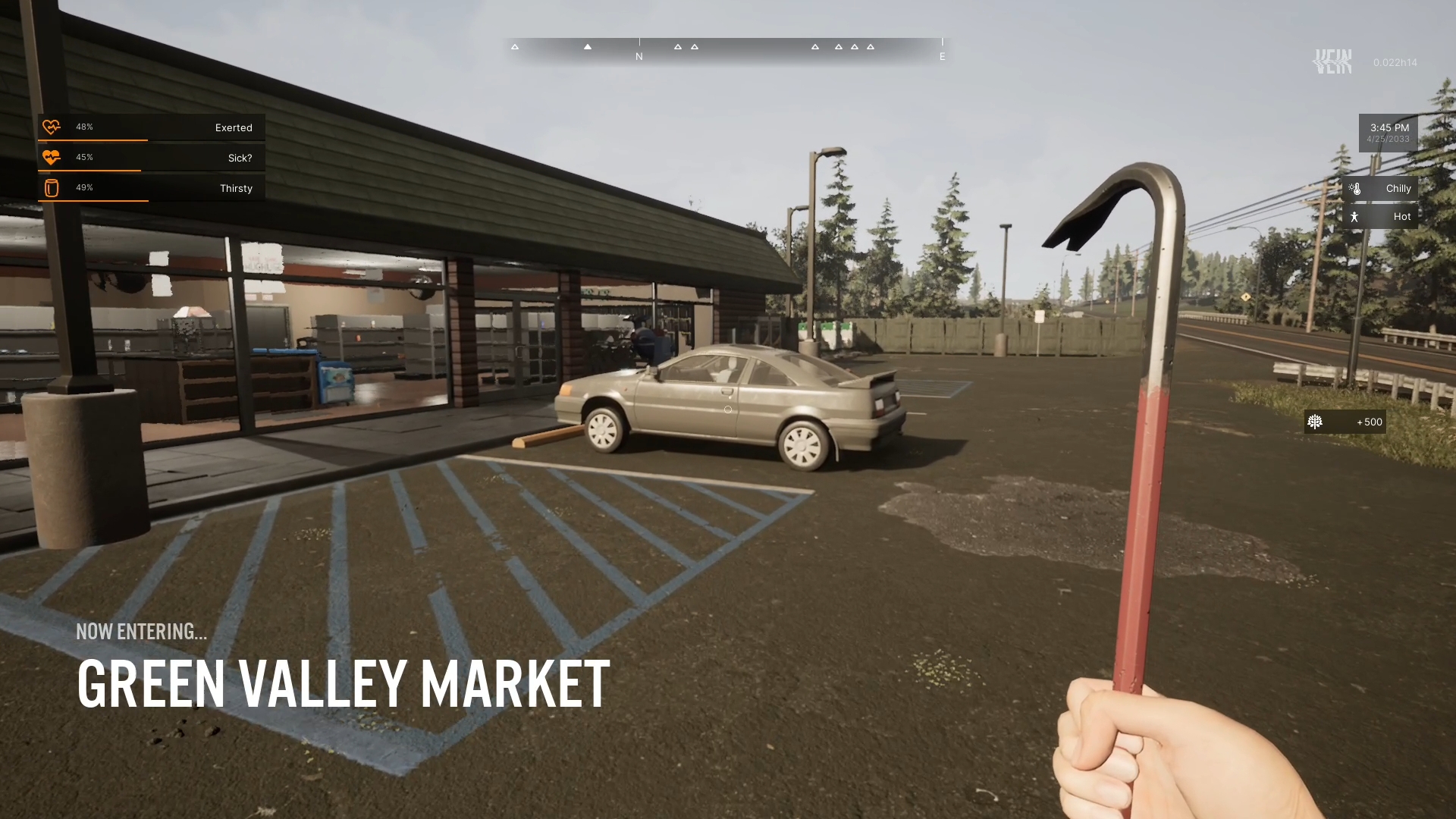Select the 3:45 PM clock panel
The height and width of the screenshot is (819, 1456).
click(1388, 133)
